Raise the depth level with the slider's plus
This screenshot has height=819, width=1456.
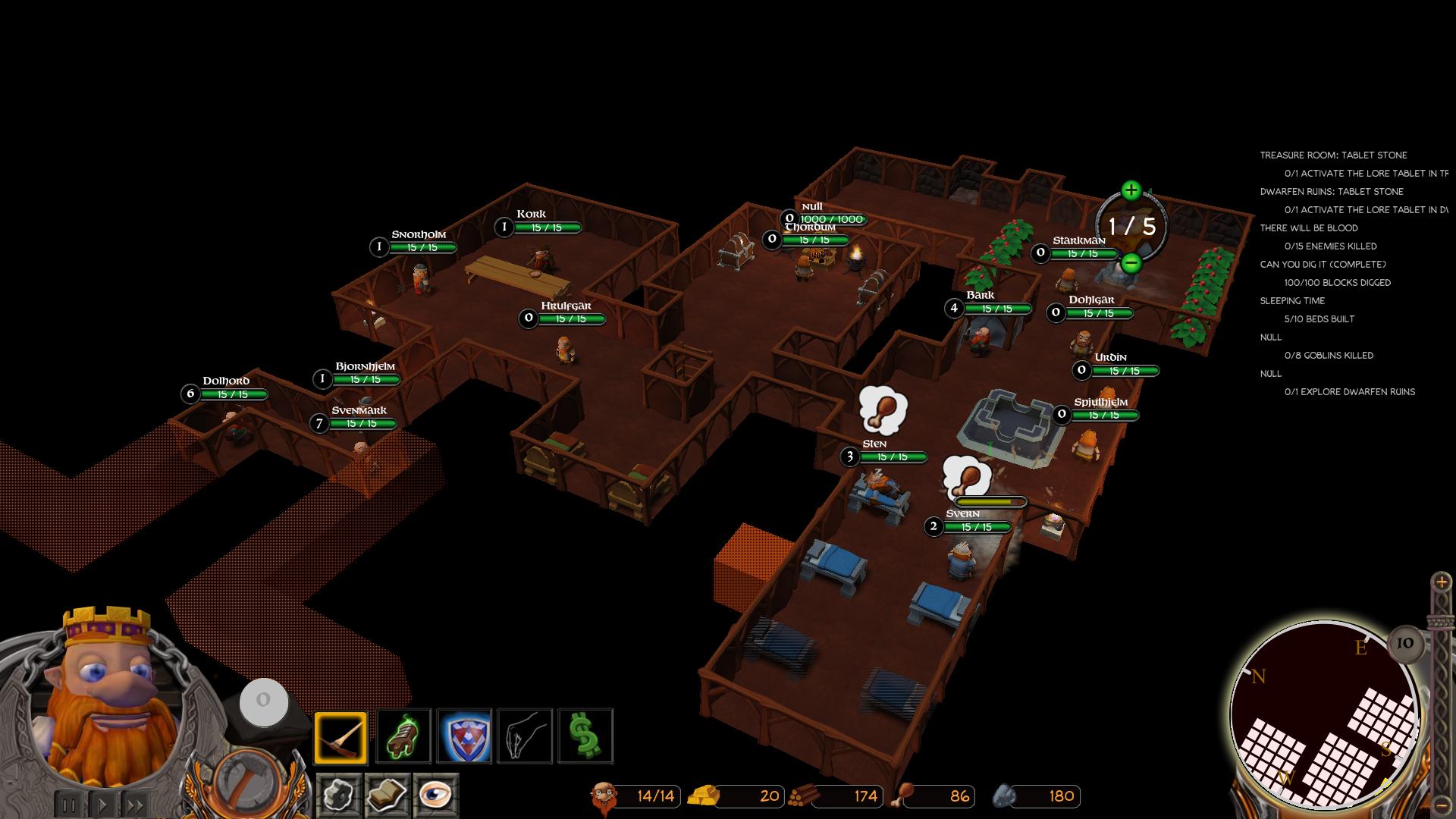click(x=1442, y=582)
